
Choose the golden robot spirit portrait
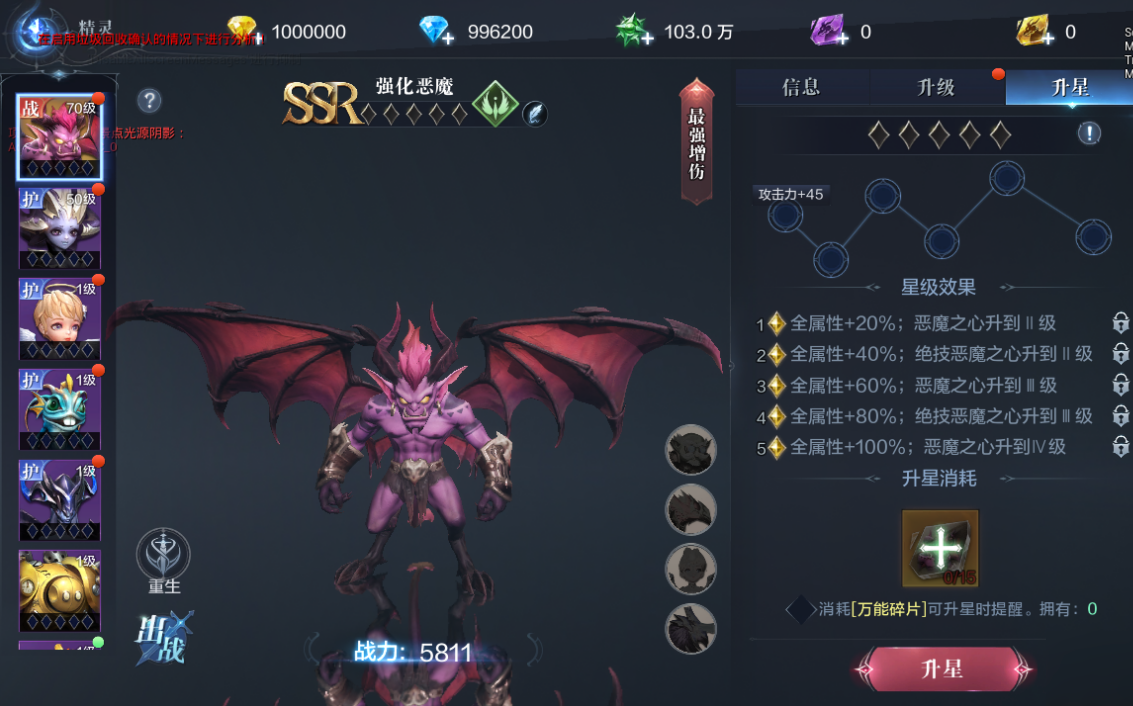(x=59, y=590)
